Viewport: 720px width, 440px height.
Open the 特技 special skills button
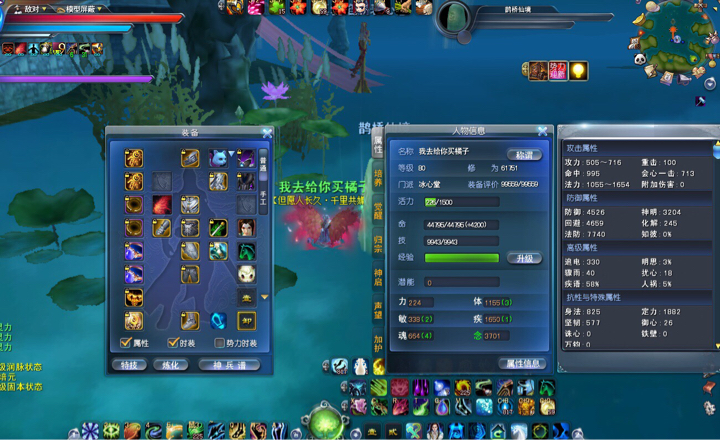coord(128,365)
